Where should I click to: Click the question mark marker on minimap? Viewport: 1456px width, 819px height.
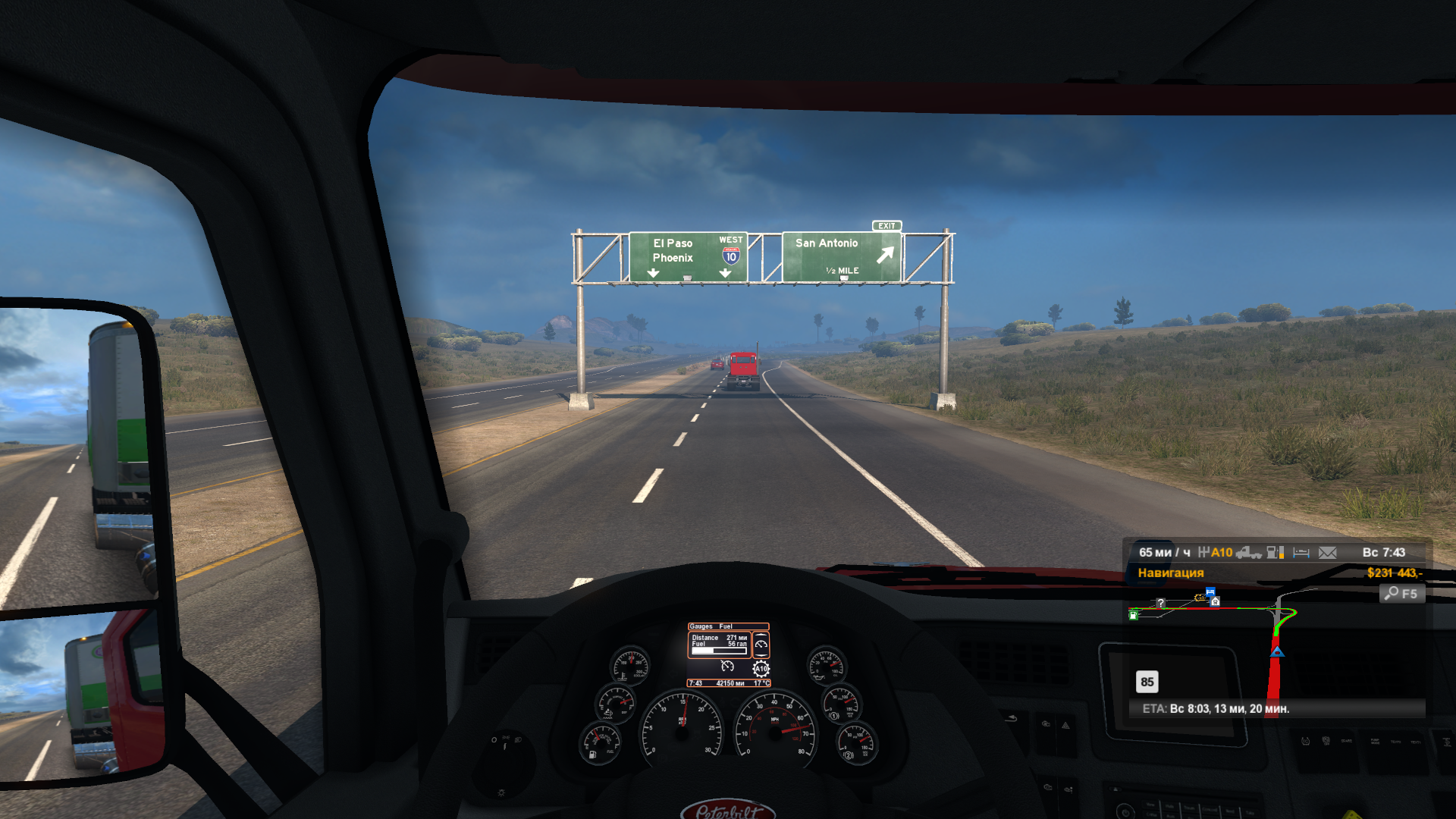coord(1160,604)
